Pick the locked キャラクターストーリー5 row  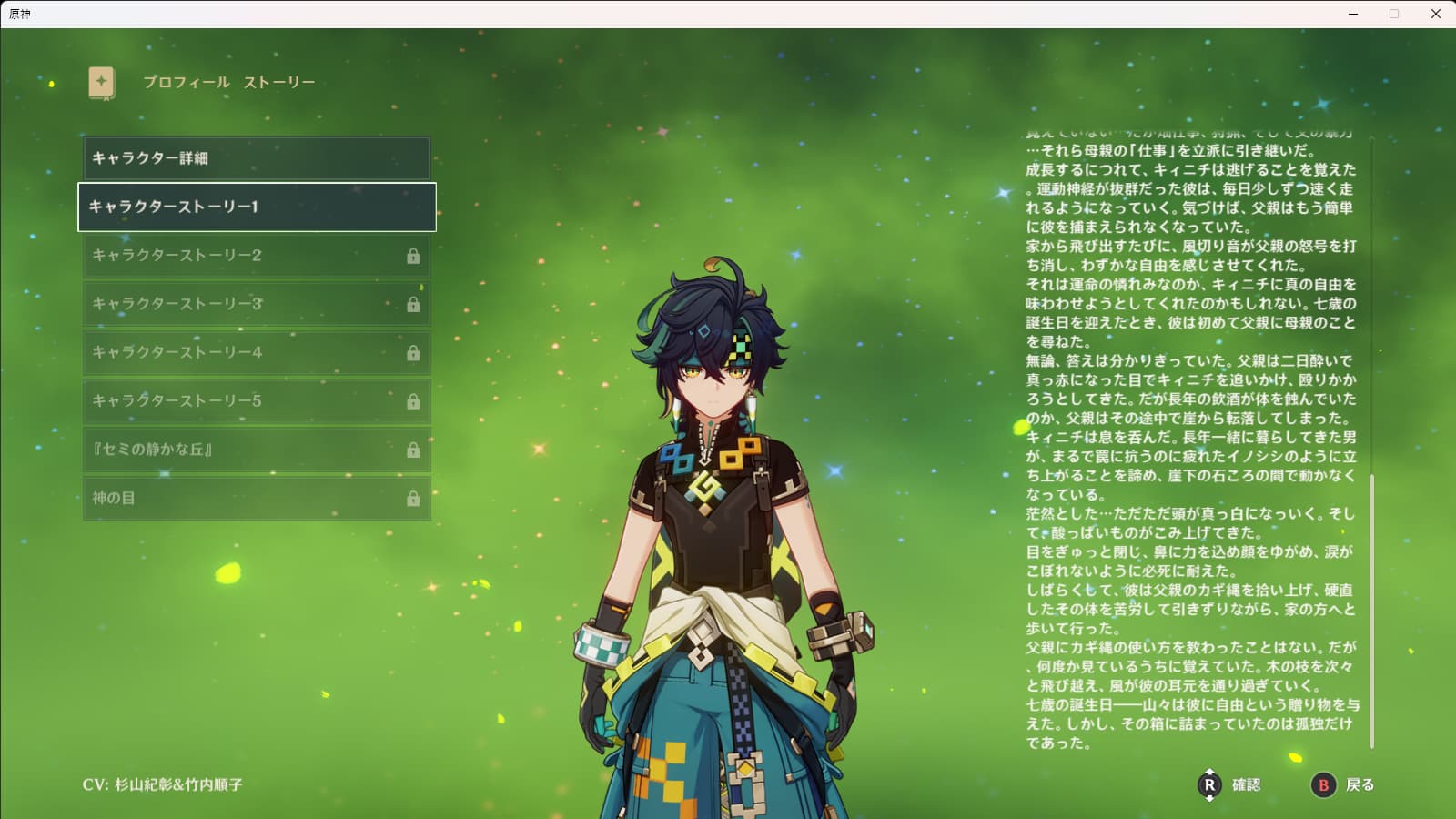[x=256, y=400]
